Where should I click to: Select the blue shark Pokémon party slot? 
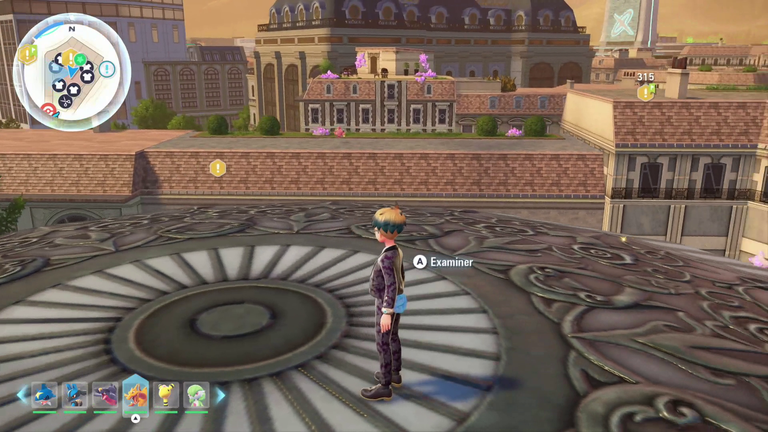click(44, 395)
